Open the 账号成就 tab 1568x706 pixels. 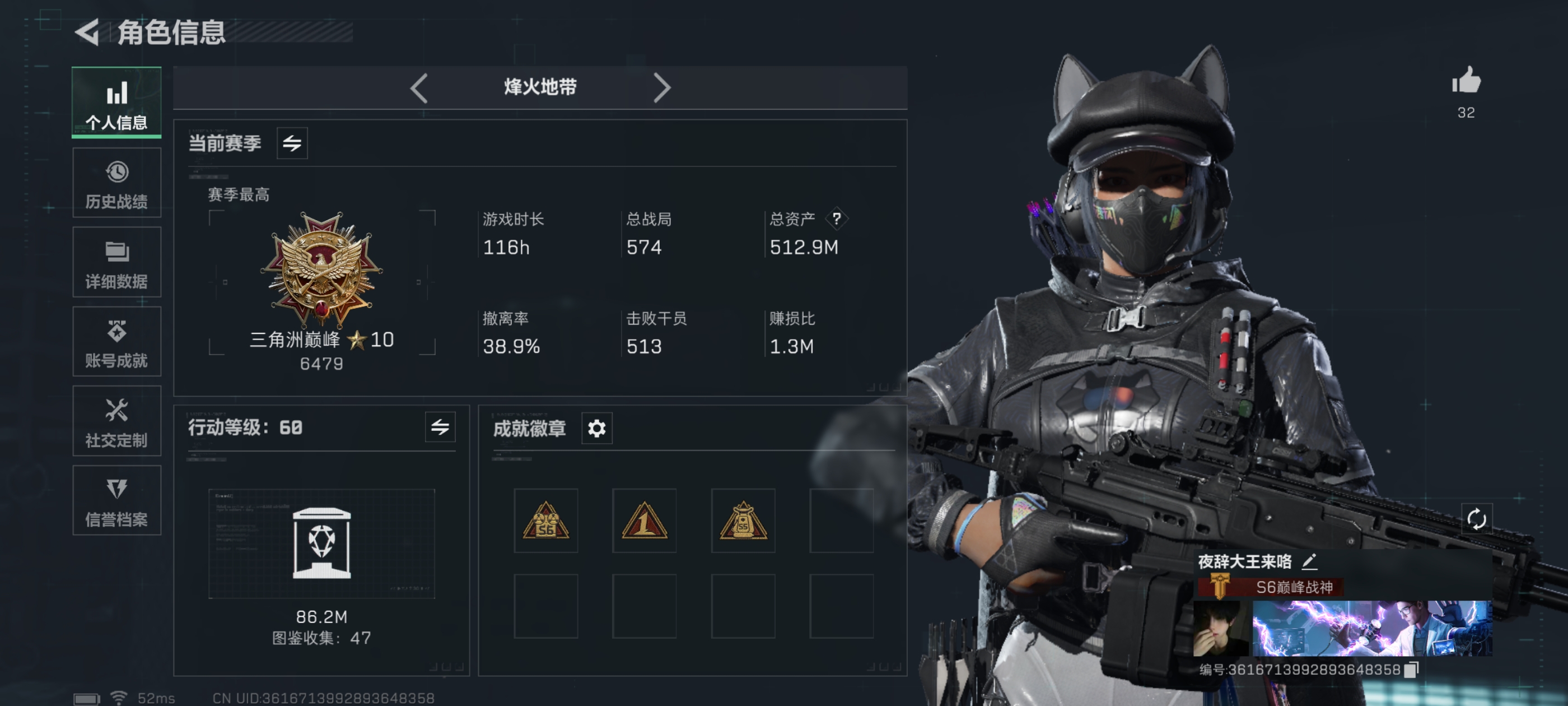pyautogui.click(x=116, y=342)
